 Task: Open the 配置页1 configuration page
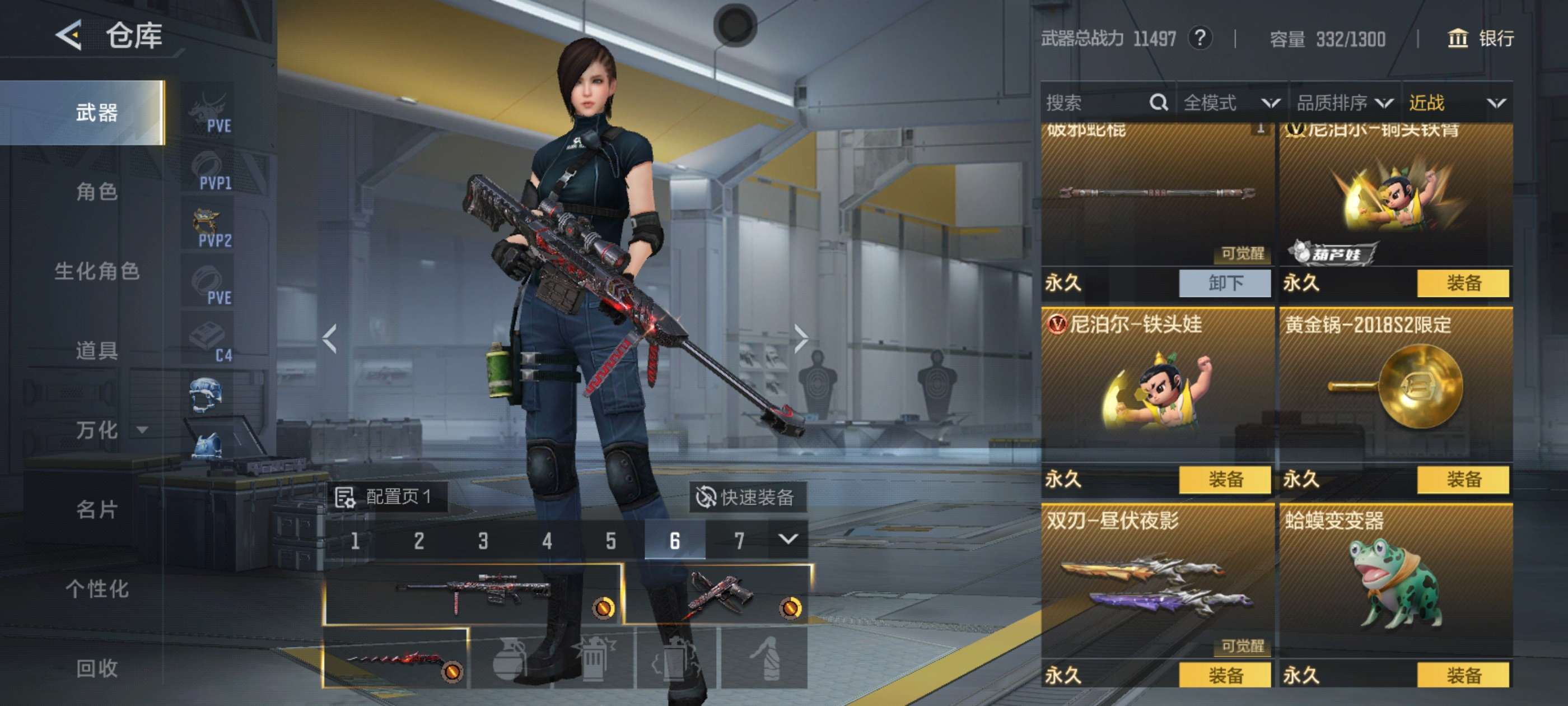386,497
